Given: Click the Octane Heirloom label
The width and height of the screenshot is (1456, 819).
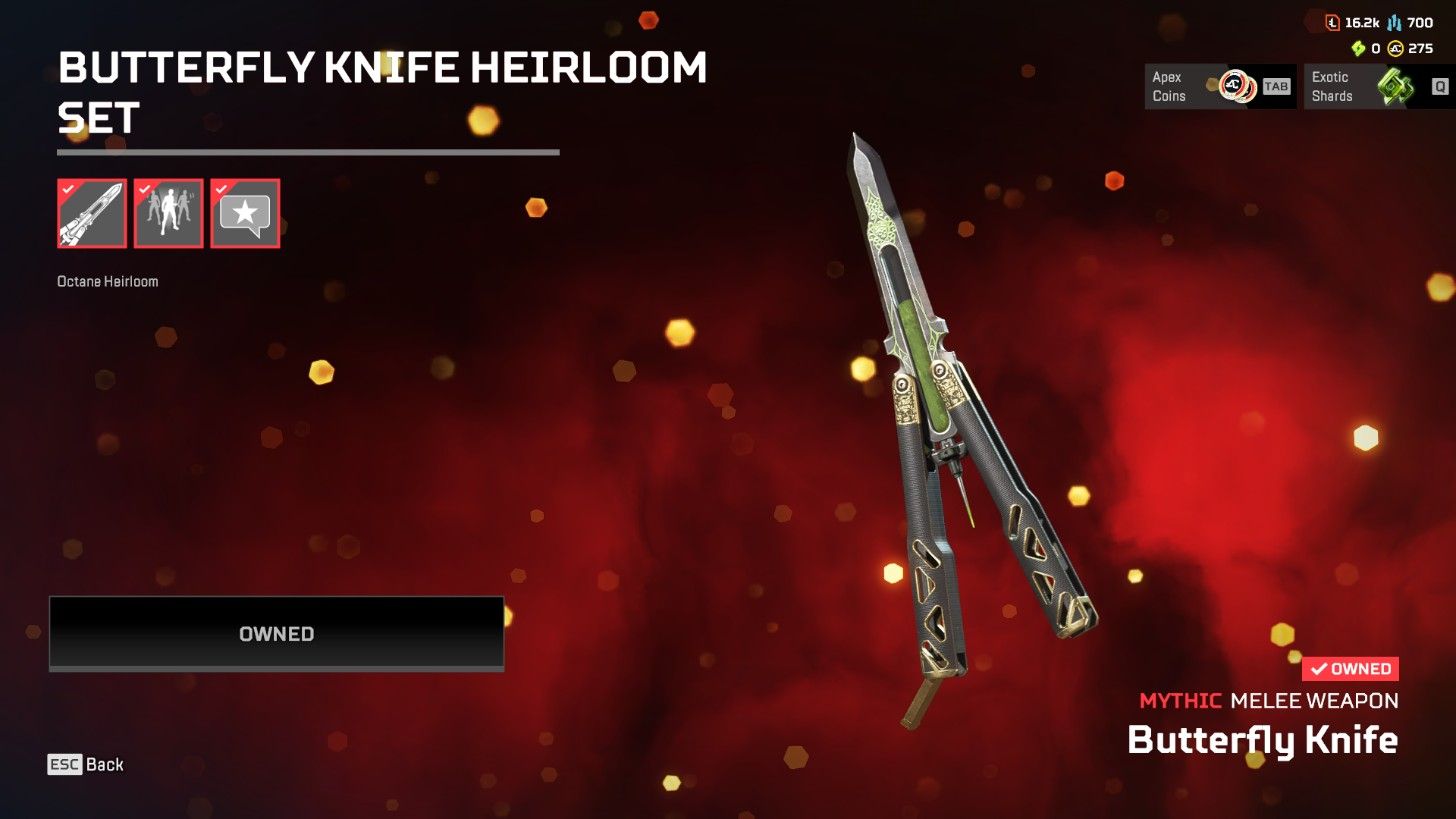Looking at the screenshot, I should pyautogui.click(x=109, y=281).
